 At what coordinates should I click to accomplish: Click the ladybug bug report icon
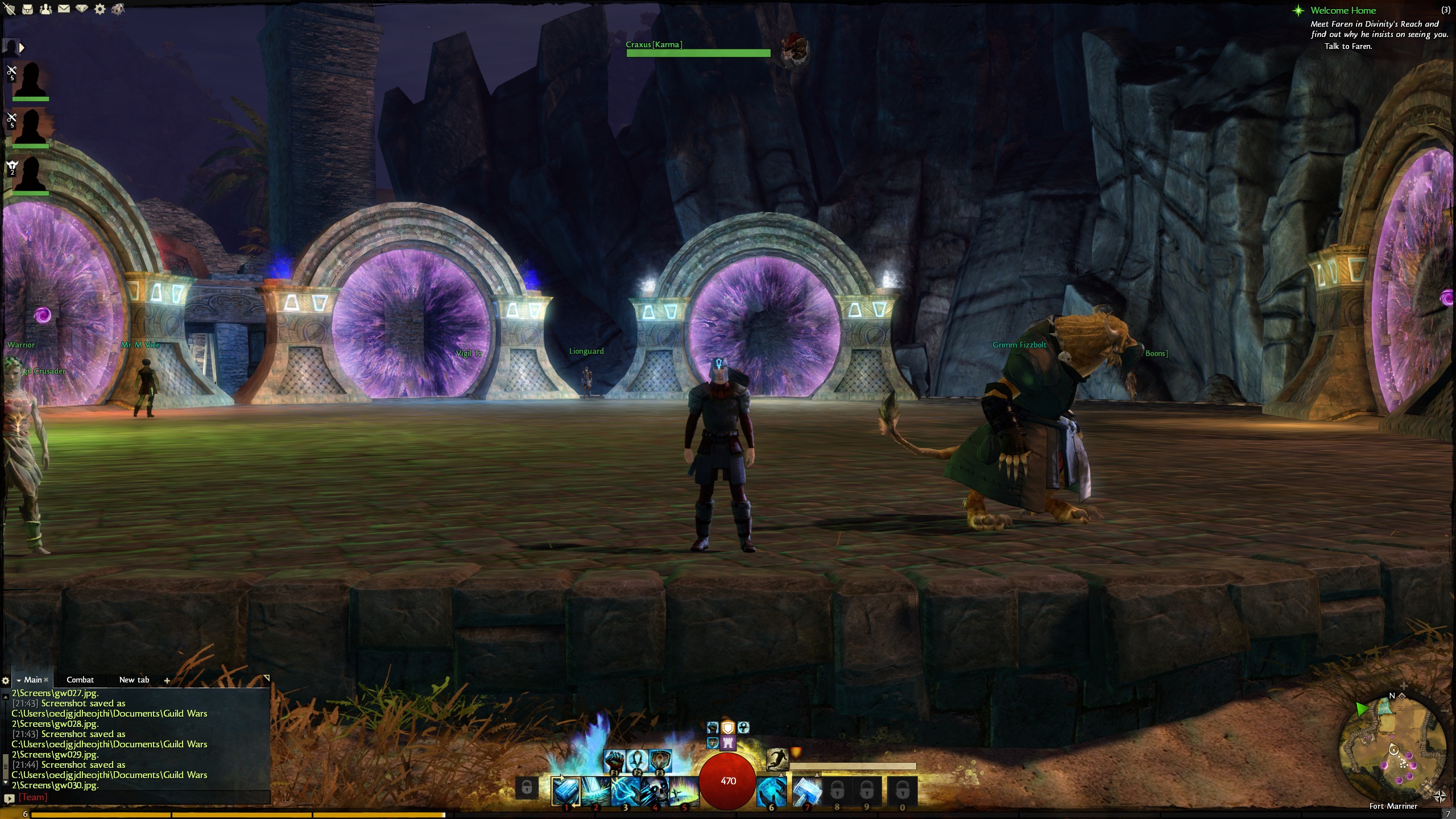click(118, 9)
